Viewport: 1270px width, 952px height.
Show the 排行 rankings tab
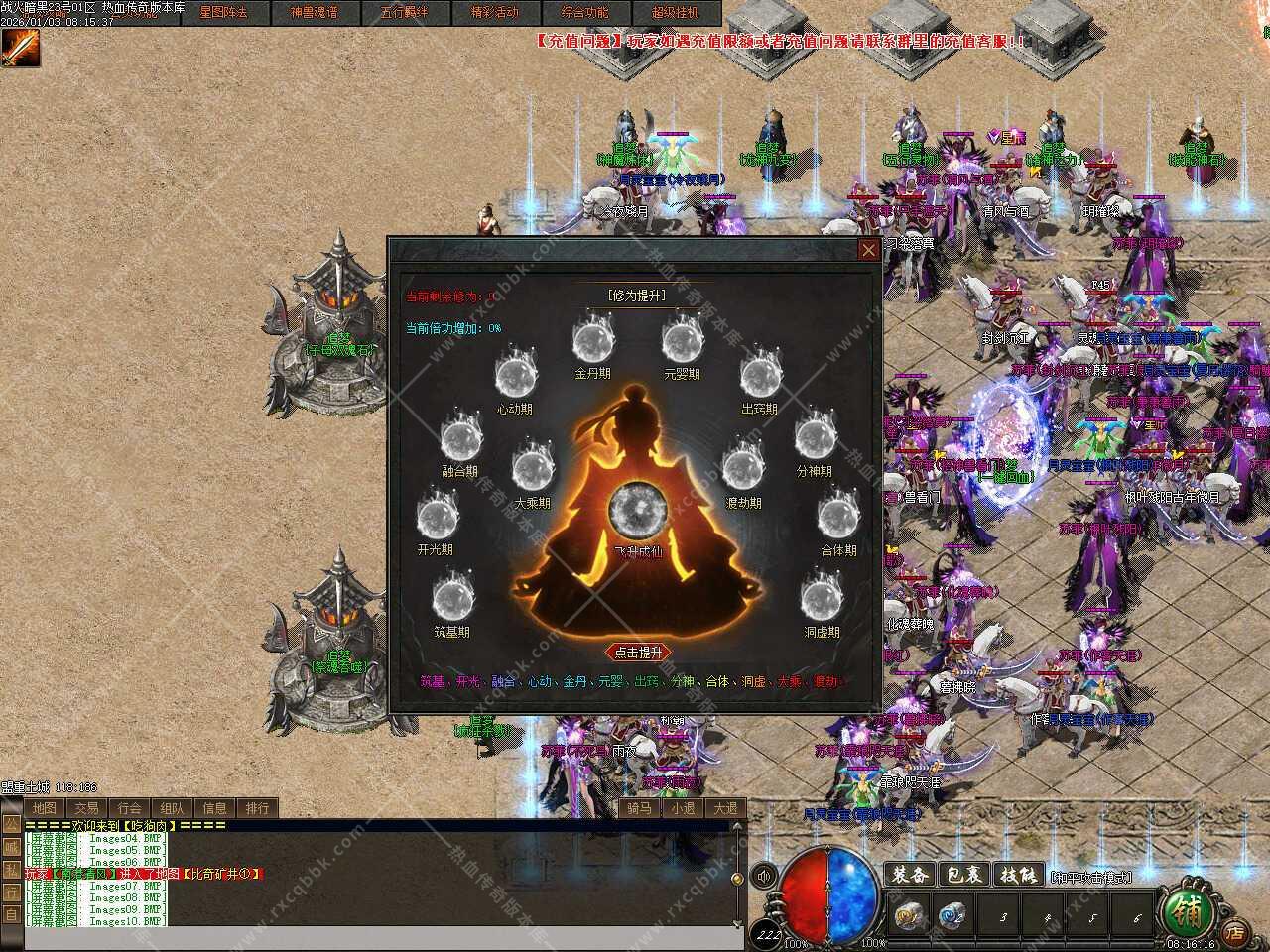(257, 808)
